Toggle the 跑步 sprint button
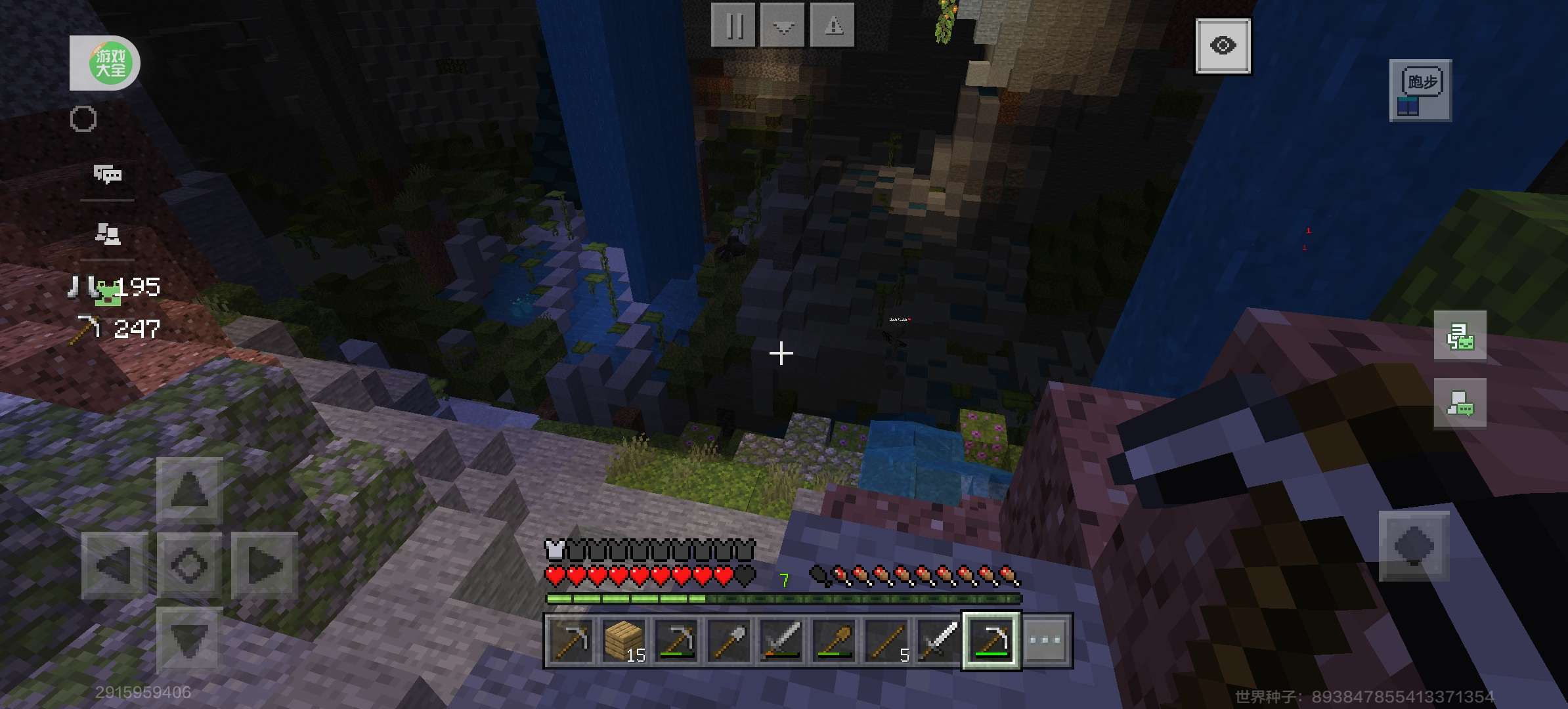1568x709 pixels. pos(1420,91)
